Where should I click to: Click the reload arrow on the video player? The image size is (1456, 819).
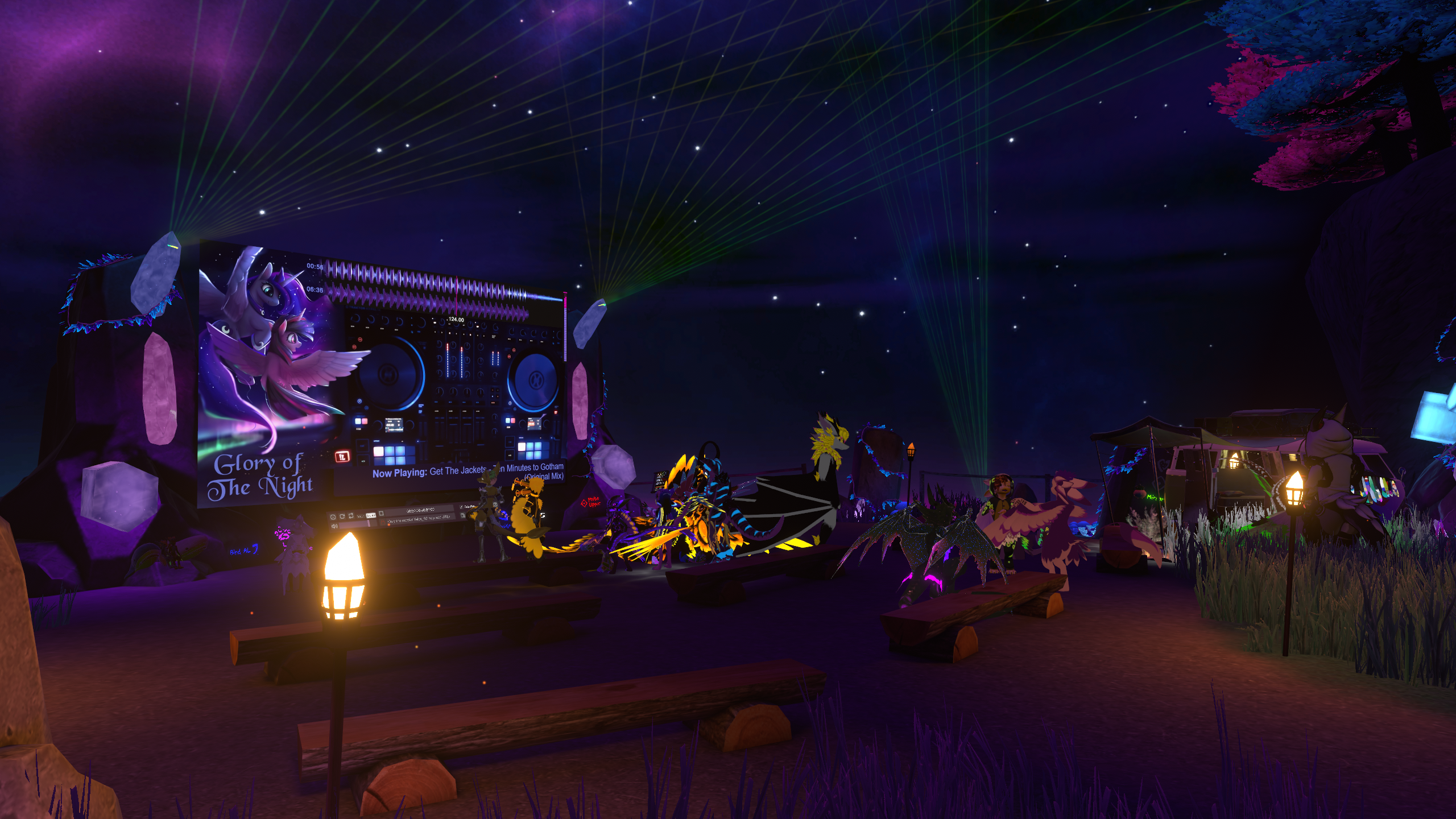[x=342, y=516]
